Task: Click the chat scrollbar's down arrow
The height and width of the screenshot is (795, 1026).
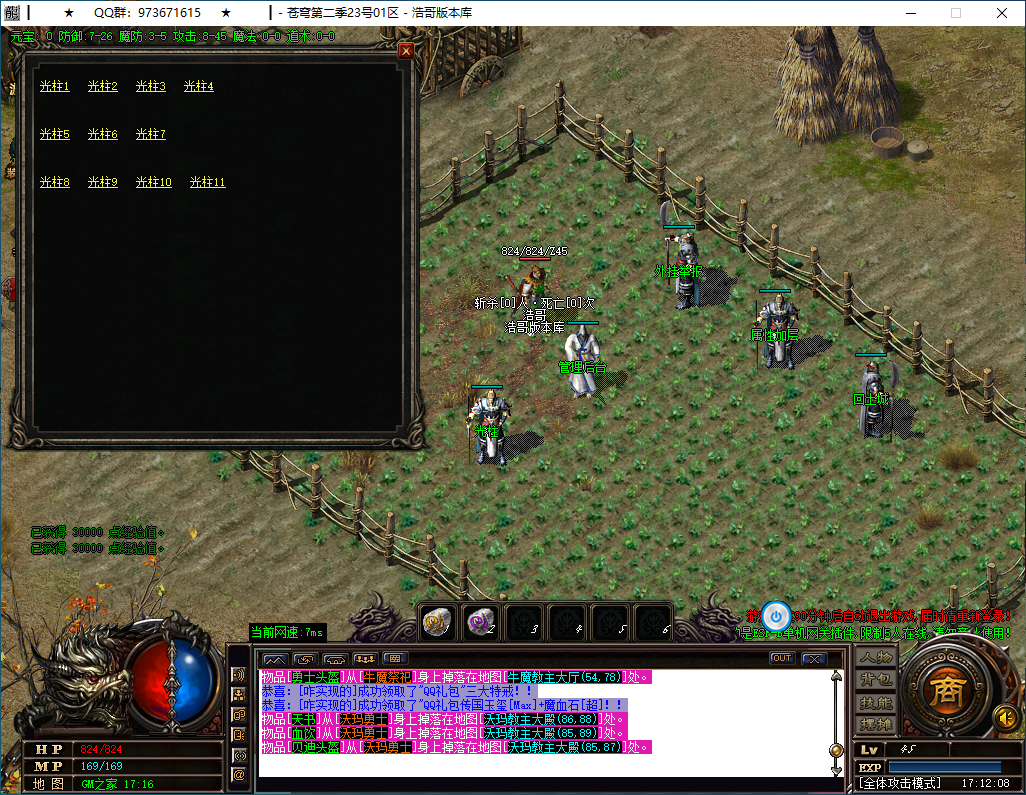Action: [837, 770]
